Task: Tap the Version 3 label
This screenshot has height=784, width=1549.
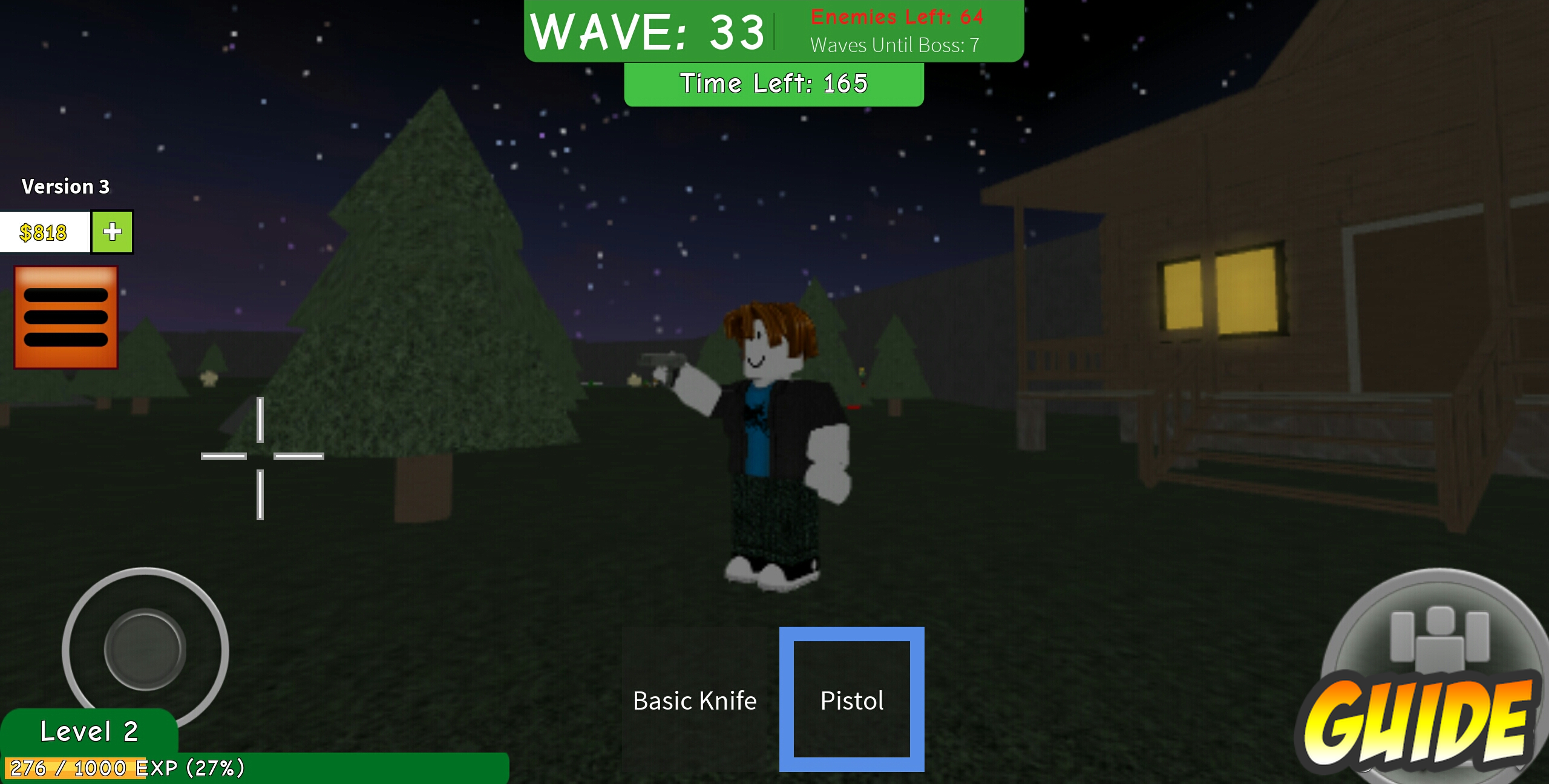Action: (x=65, y=186)
